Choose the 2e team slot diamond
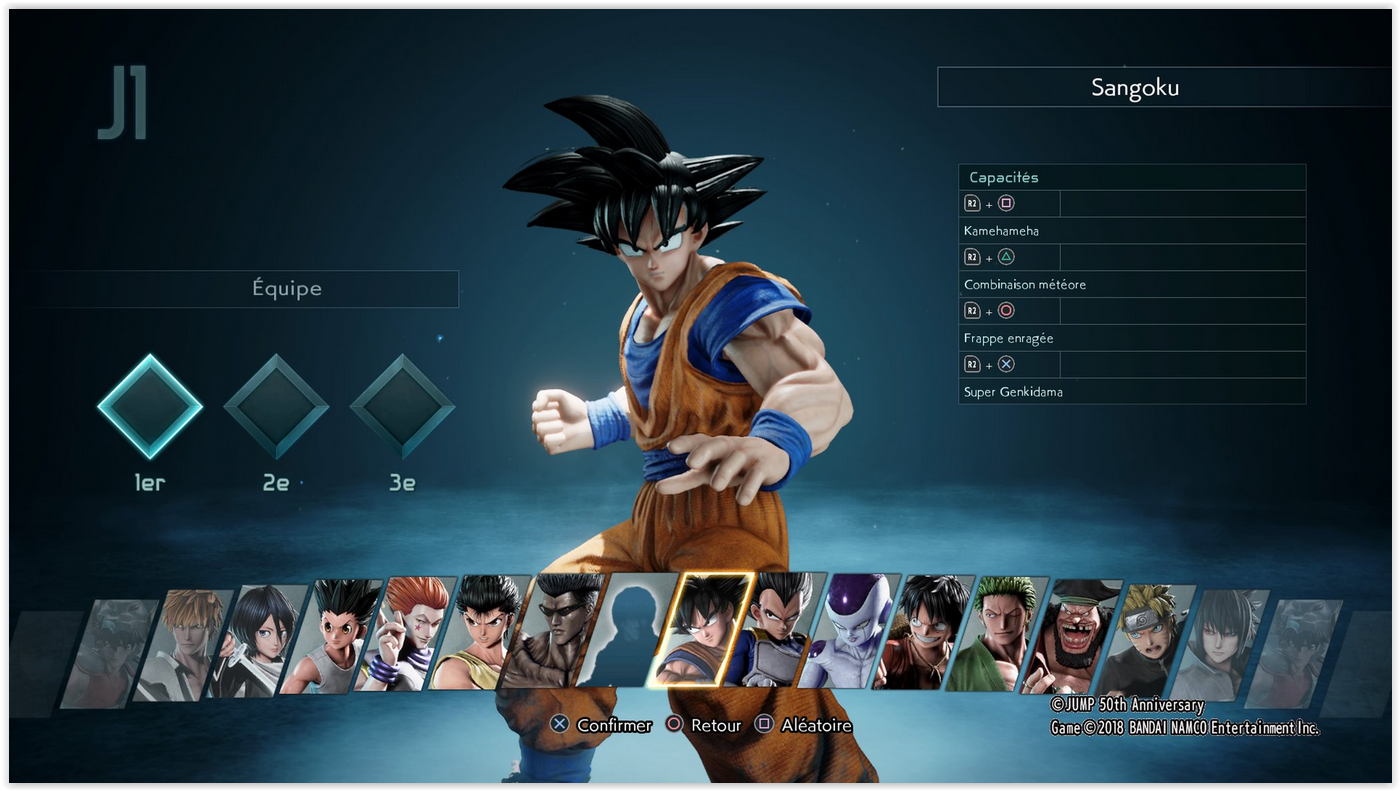The width and height of the screenshot is (1400, 791). click(276, 406)
